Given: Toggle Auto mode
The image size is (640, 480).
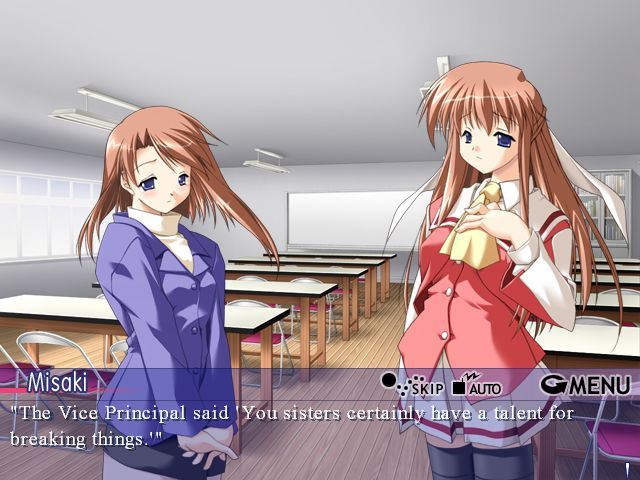Looking at the screenshot, I should pyautogui.click(x=477, y=385).
